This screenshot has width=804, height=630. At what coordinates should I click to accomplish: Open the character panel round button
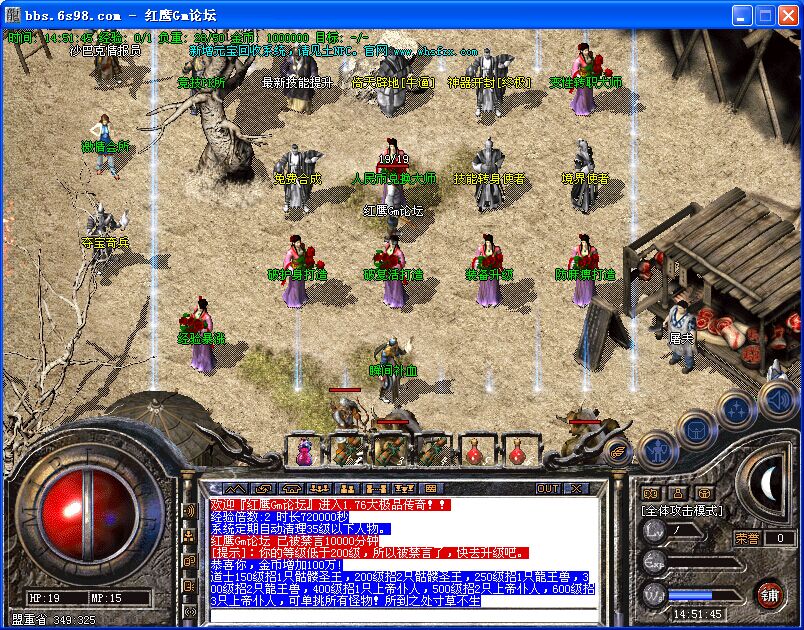pyautogui.click(x=656, y=448)
